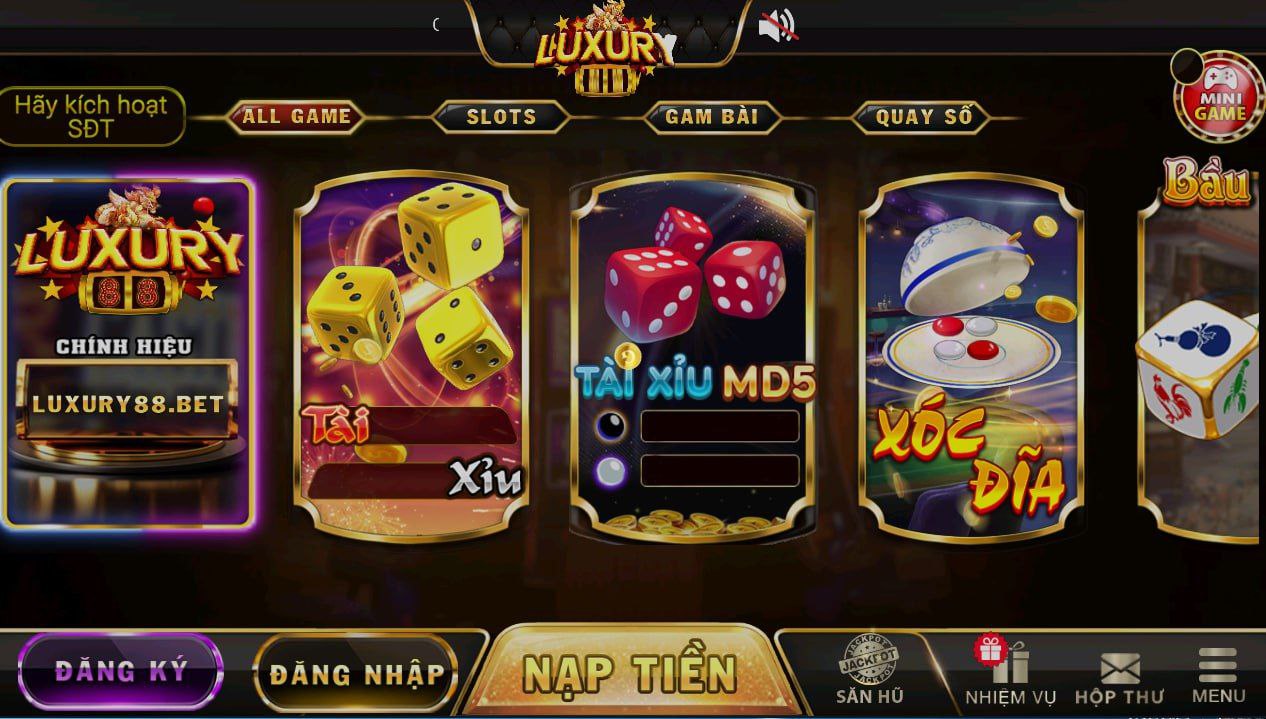Open the ĐĂNG NHẬP login button
Viewport: 1266px width, 719px height.
(x=356, y=674)
